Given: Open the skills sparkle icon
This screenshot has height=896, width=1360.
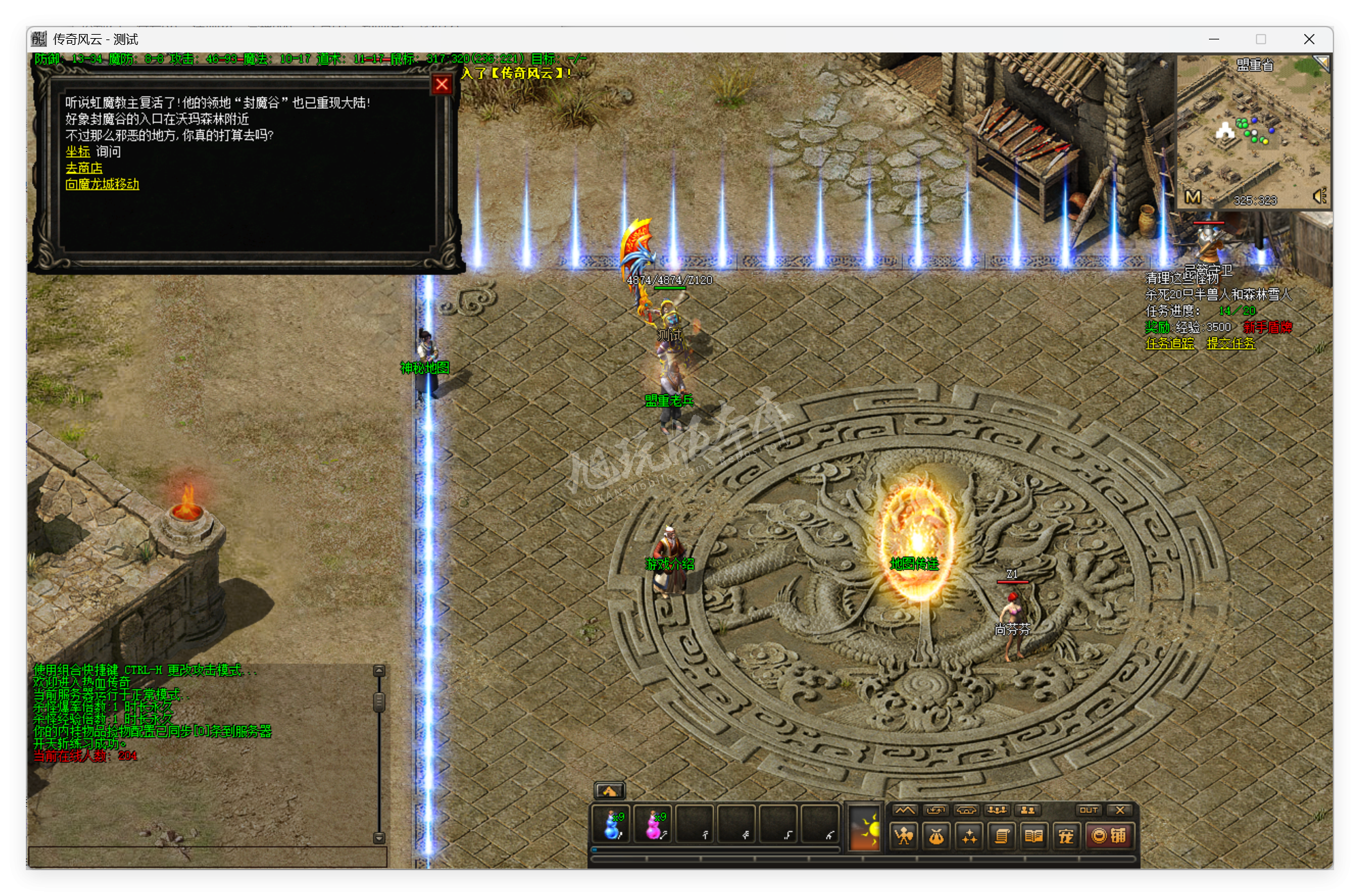Looking at the screenshot, I should click(969, 835).
